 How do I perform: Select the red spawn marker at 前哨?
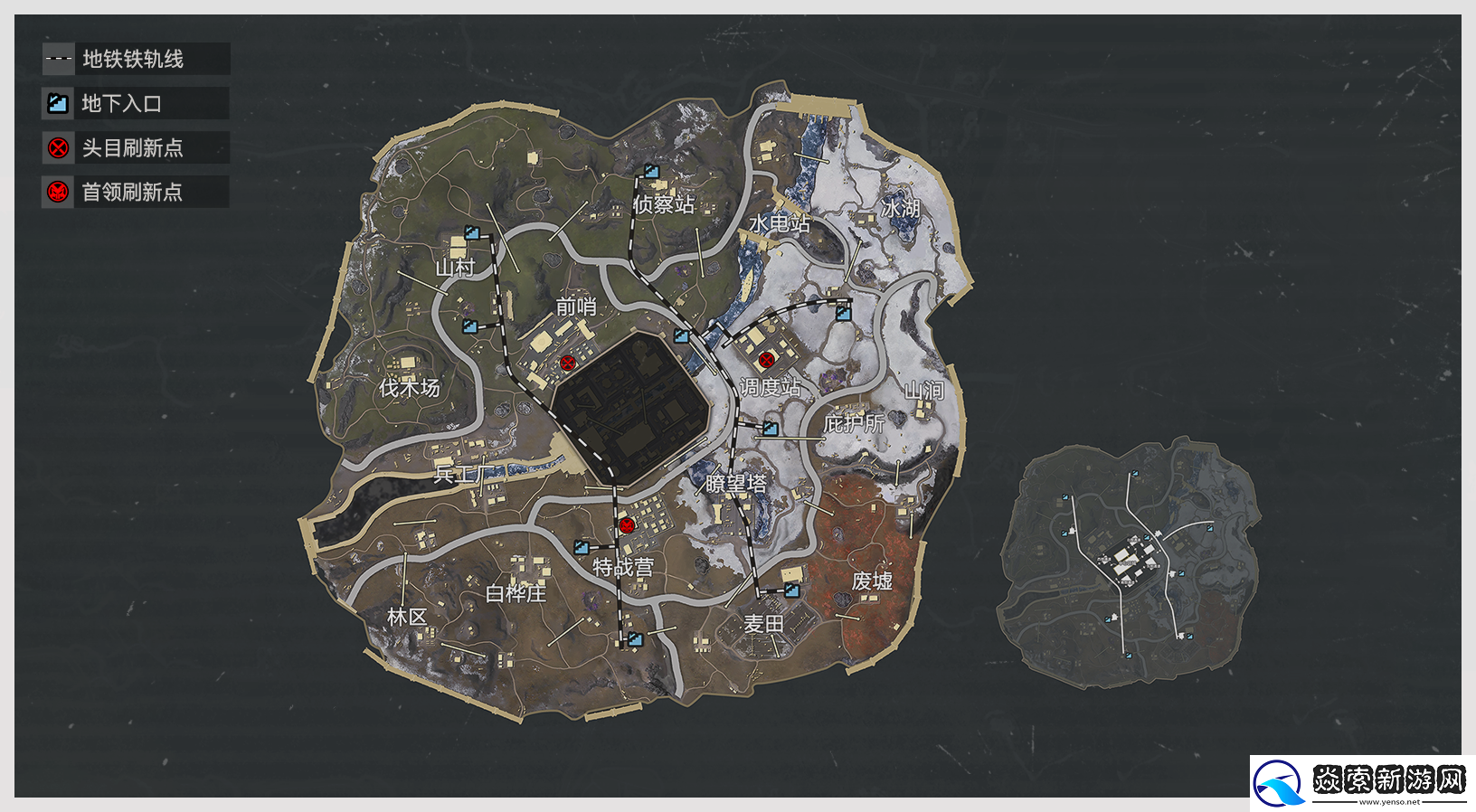(568, 364)
